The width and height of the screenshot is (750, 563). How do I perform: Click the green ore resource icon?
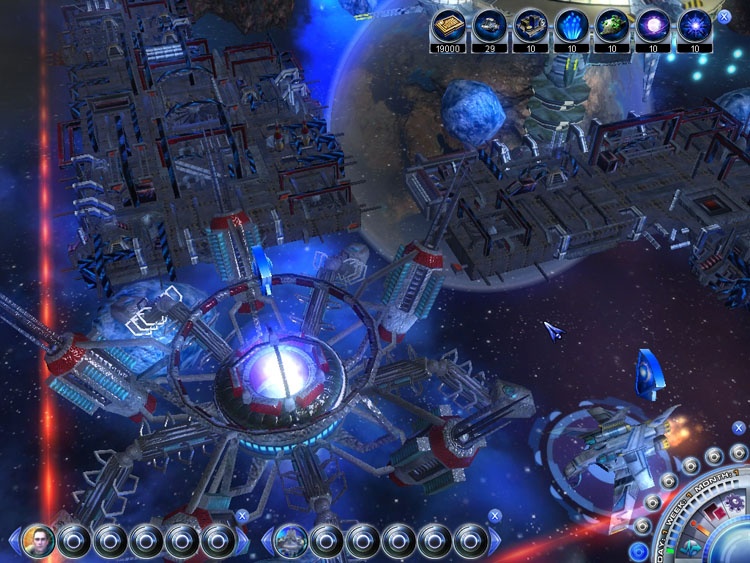[x=612, y=25]
